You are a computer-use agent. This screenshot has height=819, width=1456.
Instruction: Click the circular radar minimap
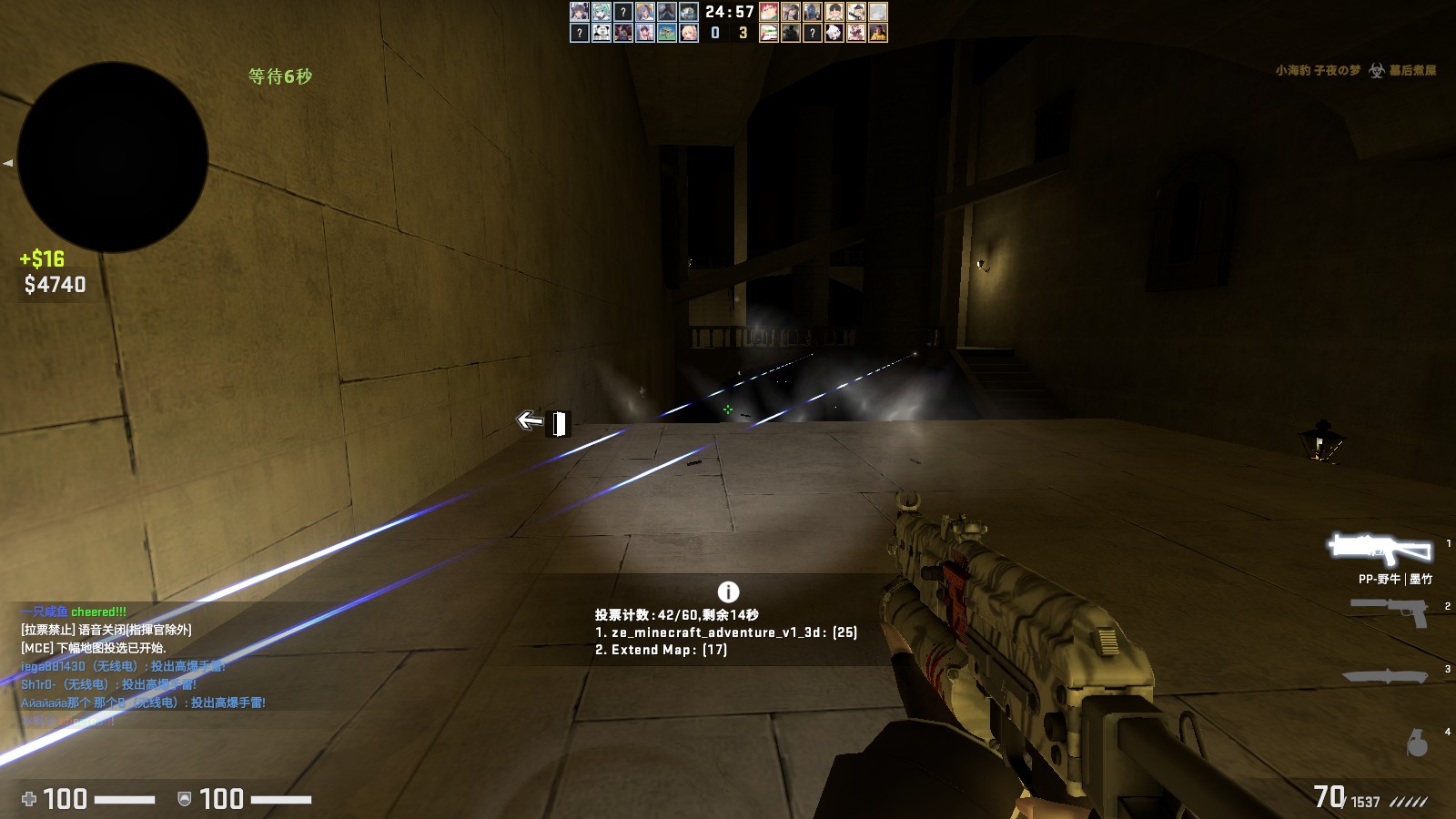tap(113, 157)
